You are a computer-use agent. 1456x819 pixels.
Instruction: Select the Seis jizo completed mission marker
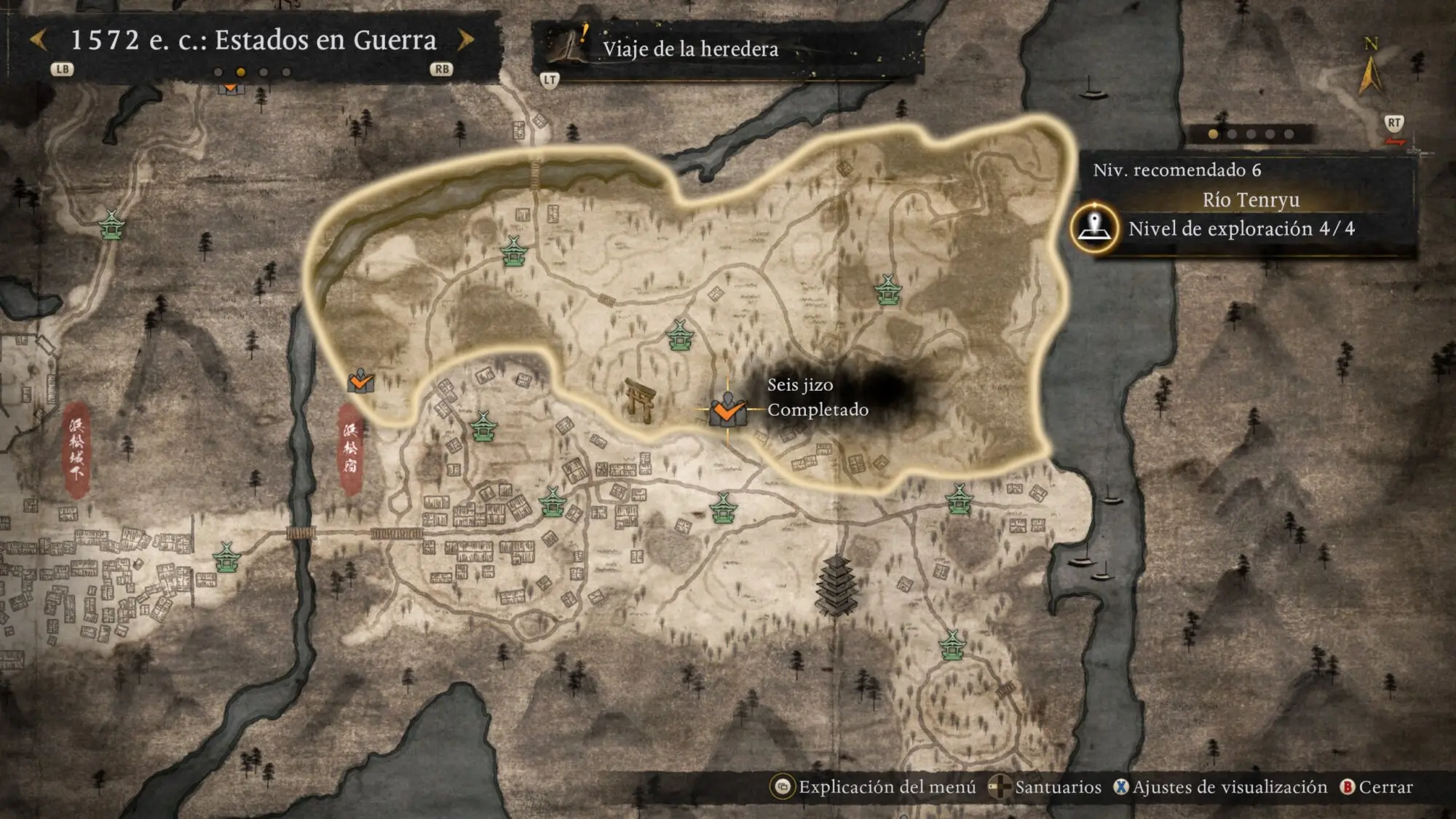tap(727, 410)
